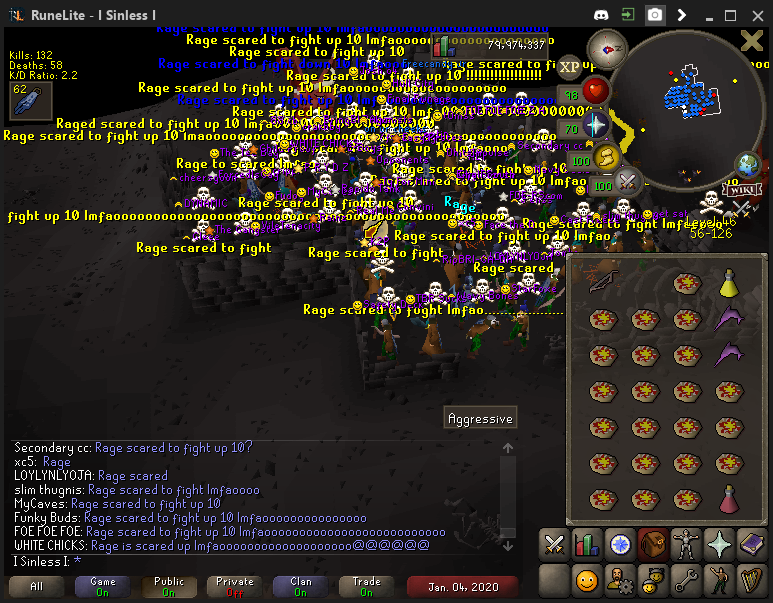Open the Emotes tab
The image size is (773, 603).
coord(719,579)
